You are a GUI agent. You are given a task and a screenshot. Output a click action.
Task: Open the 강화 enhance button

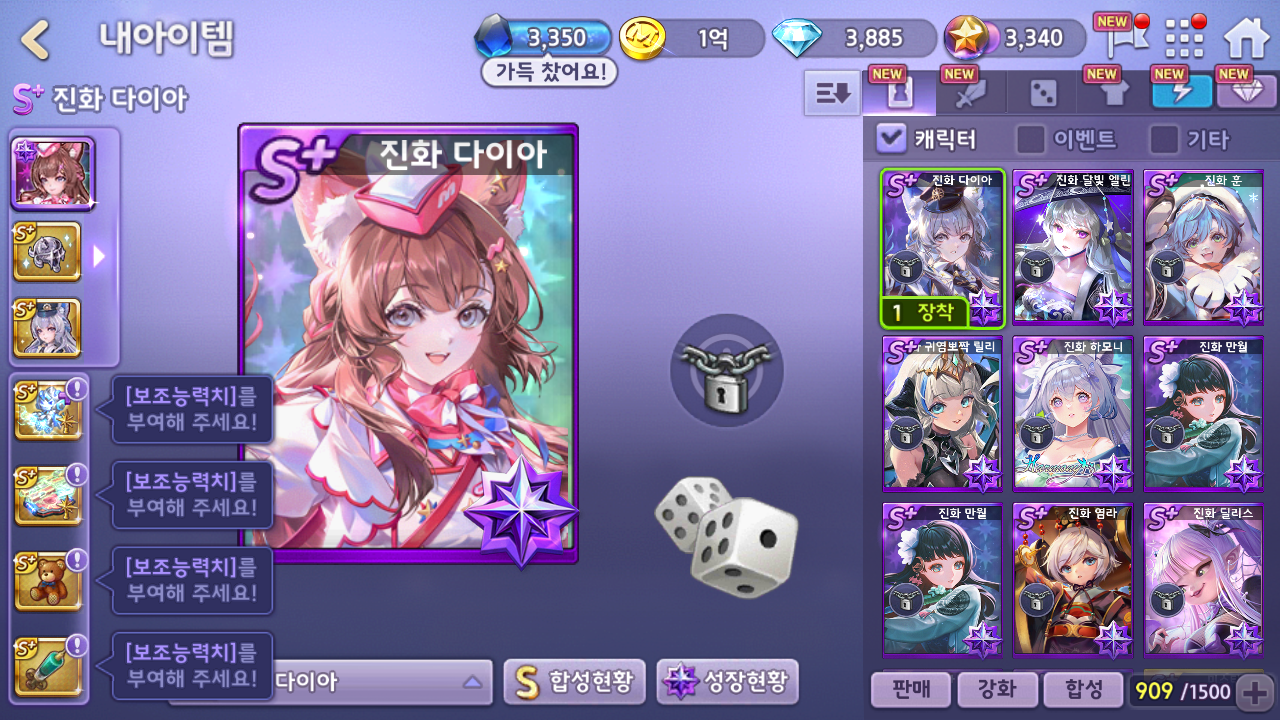[x=995, y=689]
